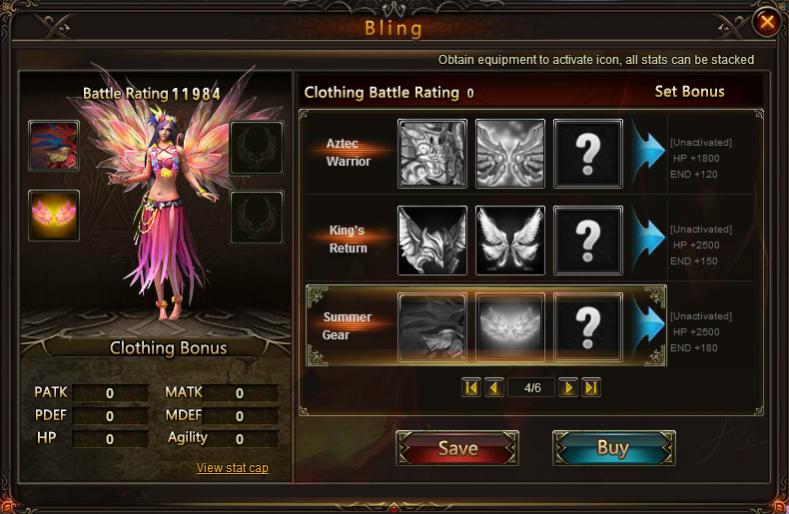Go to the next set page
This screenshot has height=514, width=789.
click(568, 388)
